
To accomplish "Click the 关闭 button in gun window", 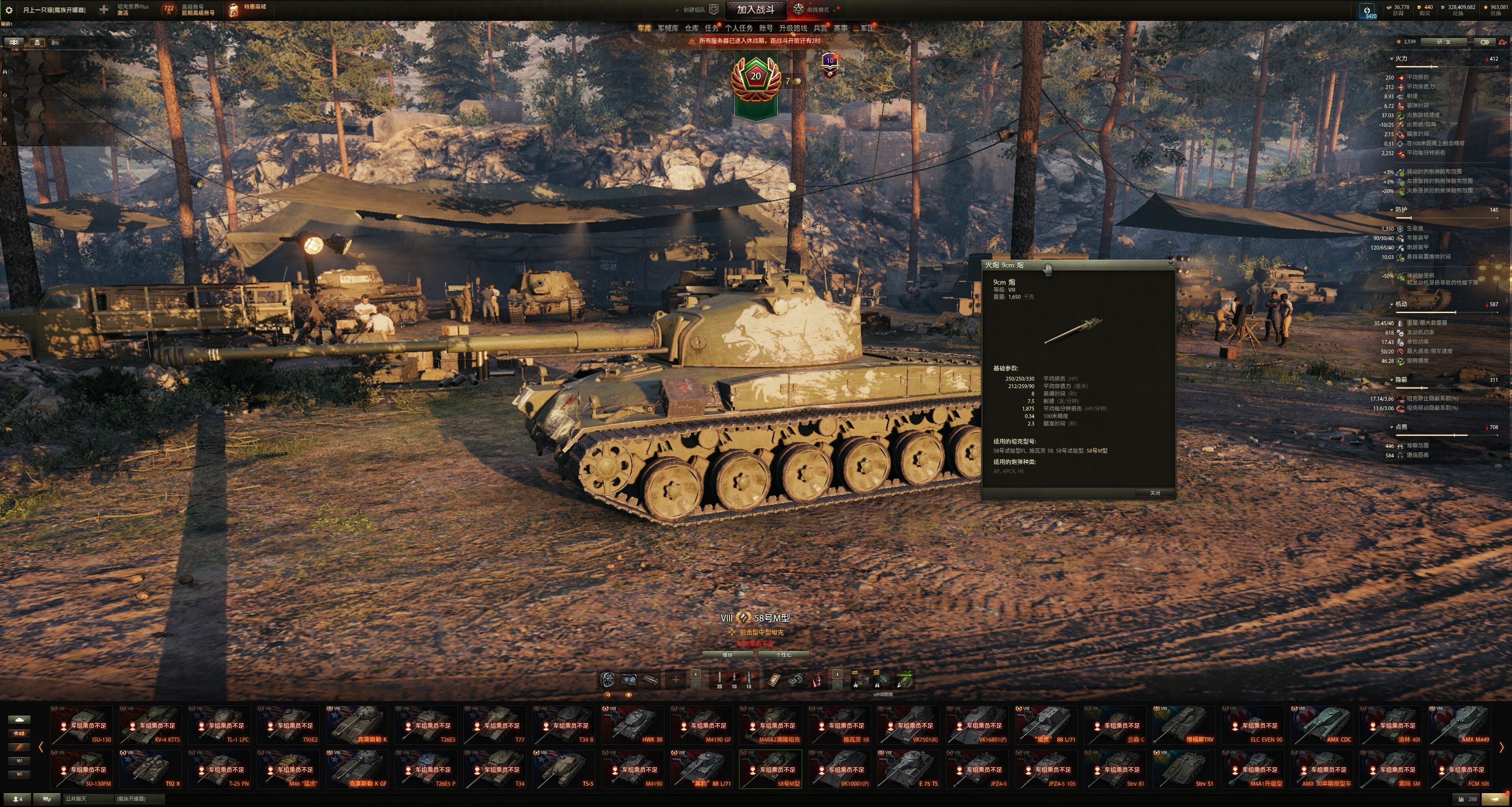I will [1154, 493].
